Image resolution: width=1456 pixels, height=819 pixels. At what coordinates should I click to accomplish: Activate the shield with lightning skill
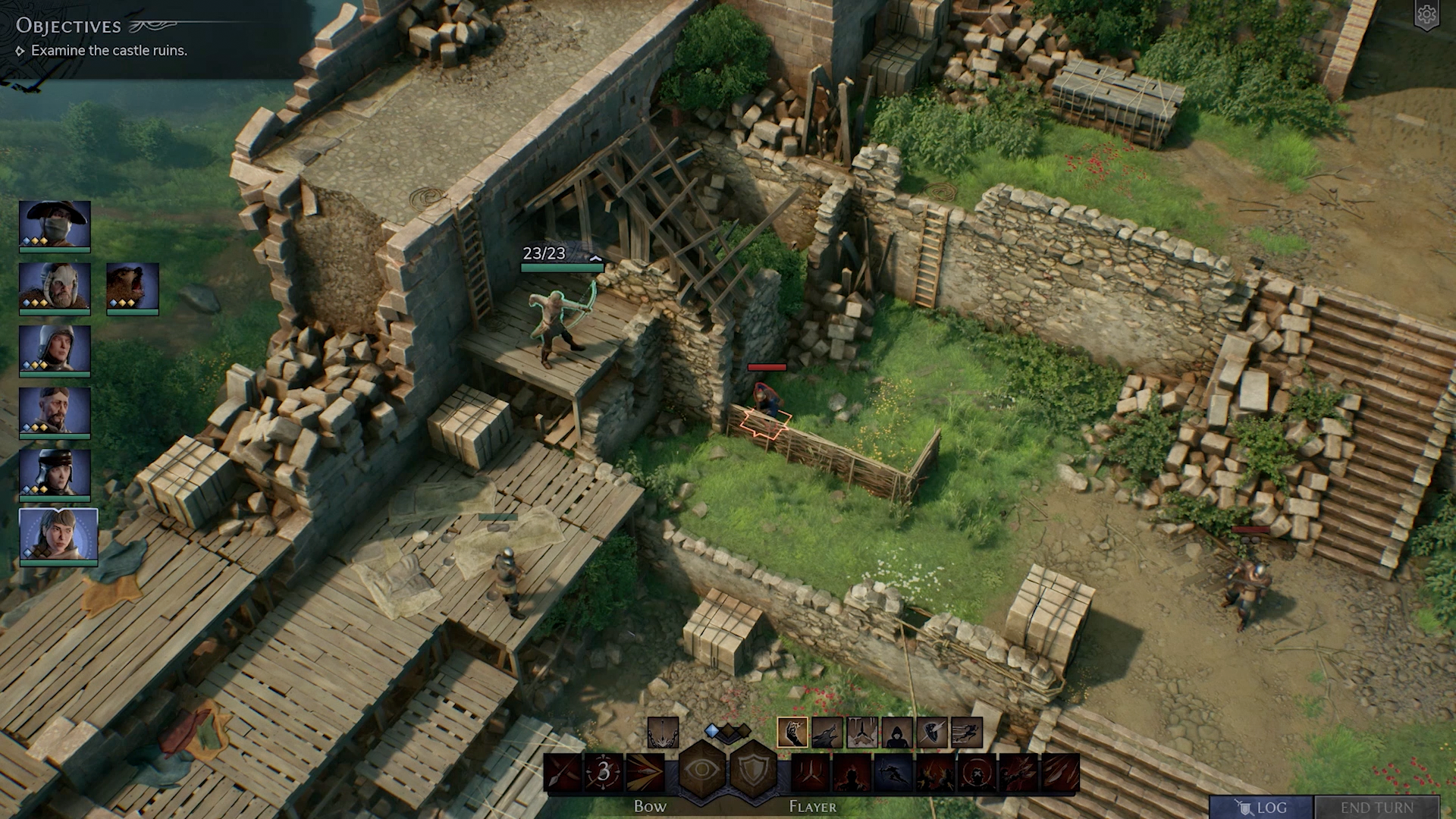pyautogui.click(x=931, y=733)
